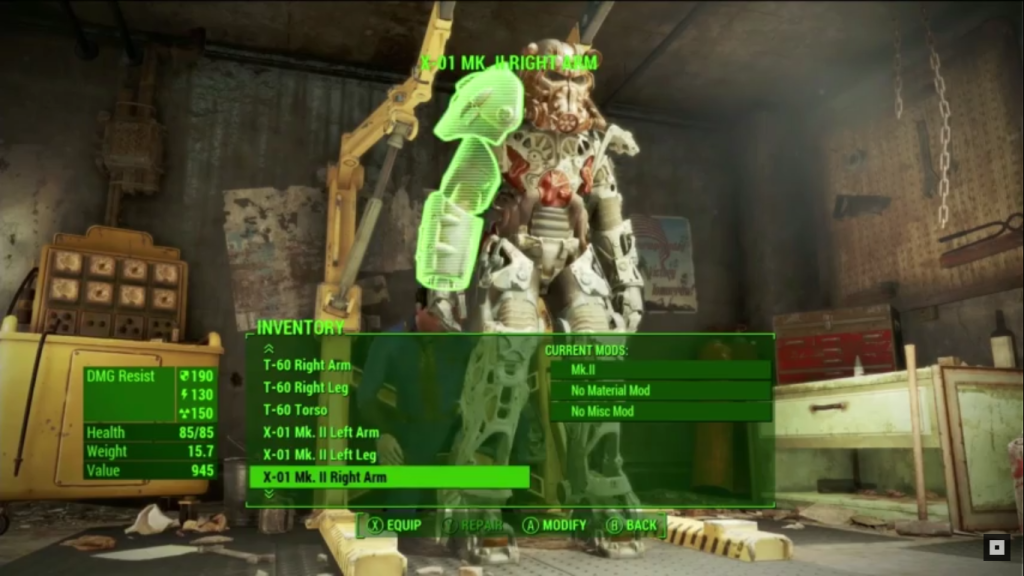Click the inventory list up arrow
This screenshot has height=576, width=1024.
tap(268, 348)
